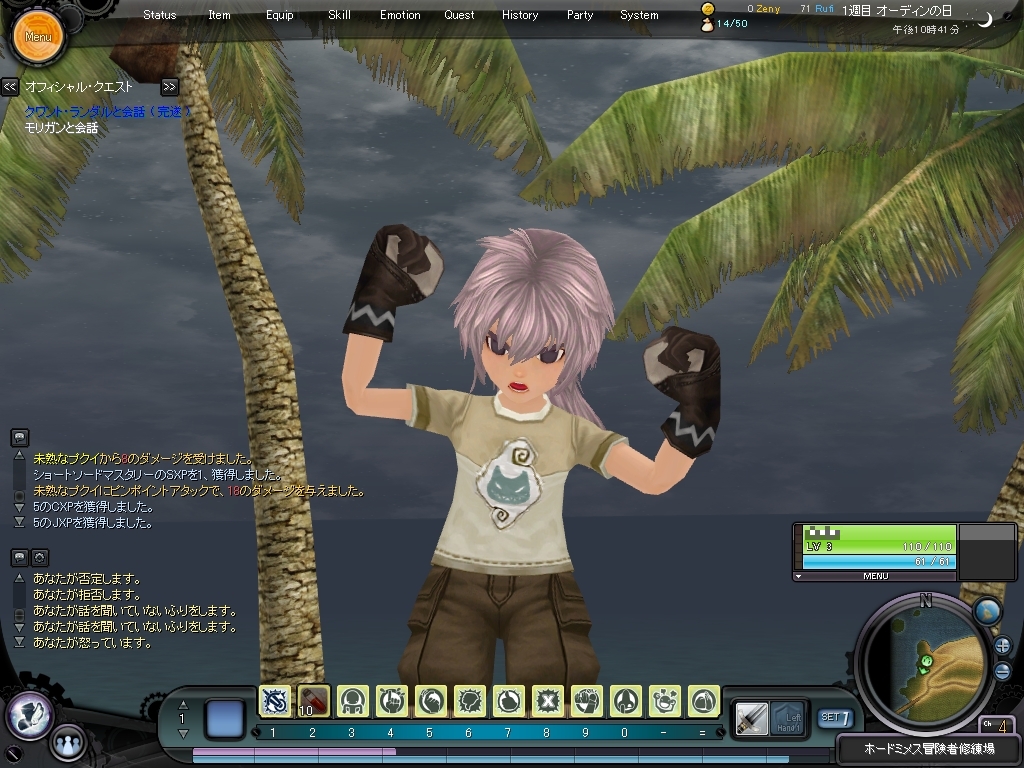Zoom in the minimap with plus button
Image resolution: width=1024 pixels, height=768 pixels.
pos(1002,645)
